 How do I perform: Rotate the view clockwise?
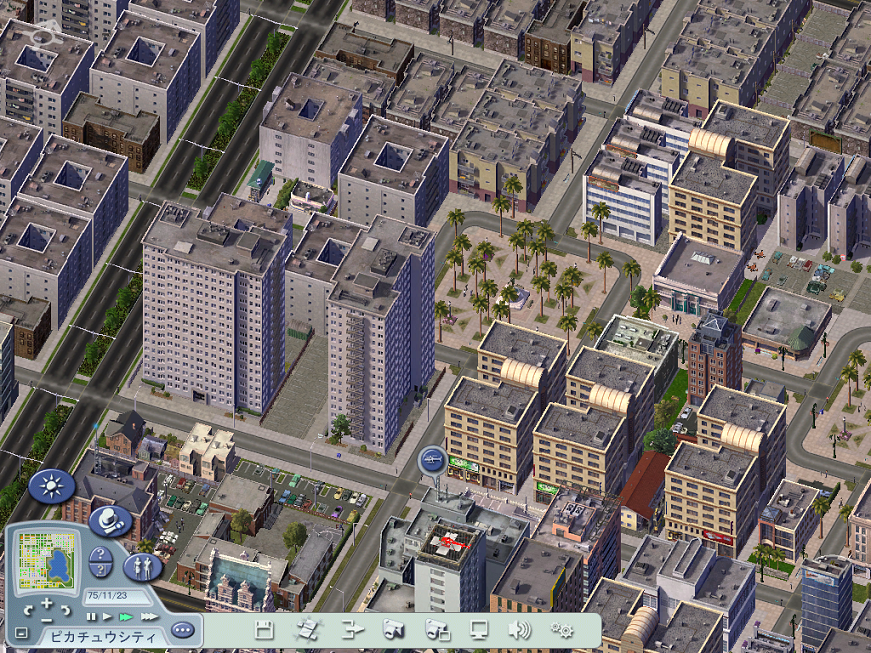[x=66, y=609]
